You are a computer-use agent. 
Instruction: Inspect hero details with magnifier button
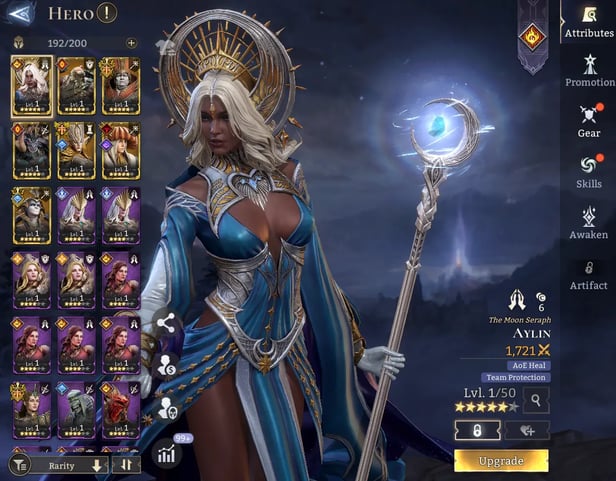(536, 401)
